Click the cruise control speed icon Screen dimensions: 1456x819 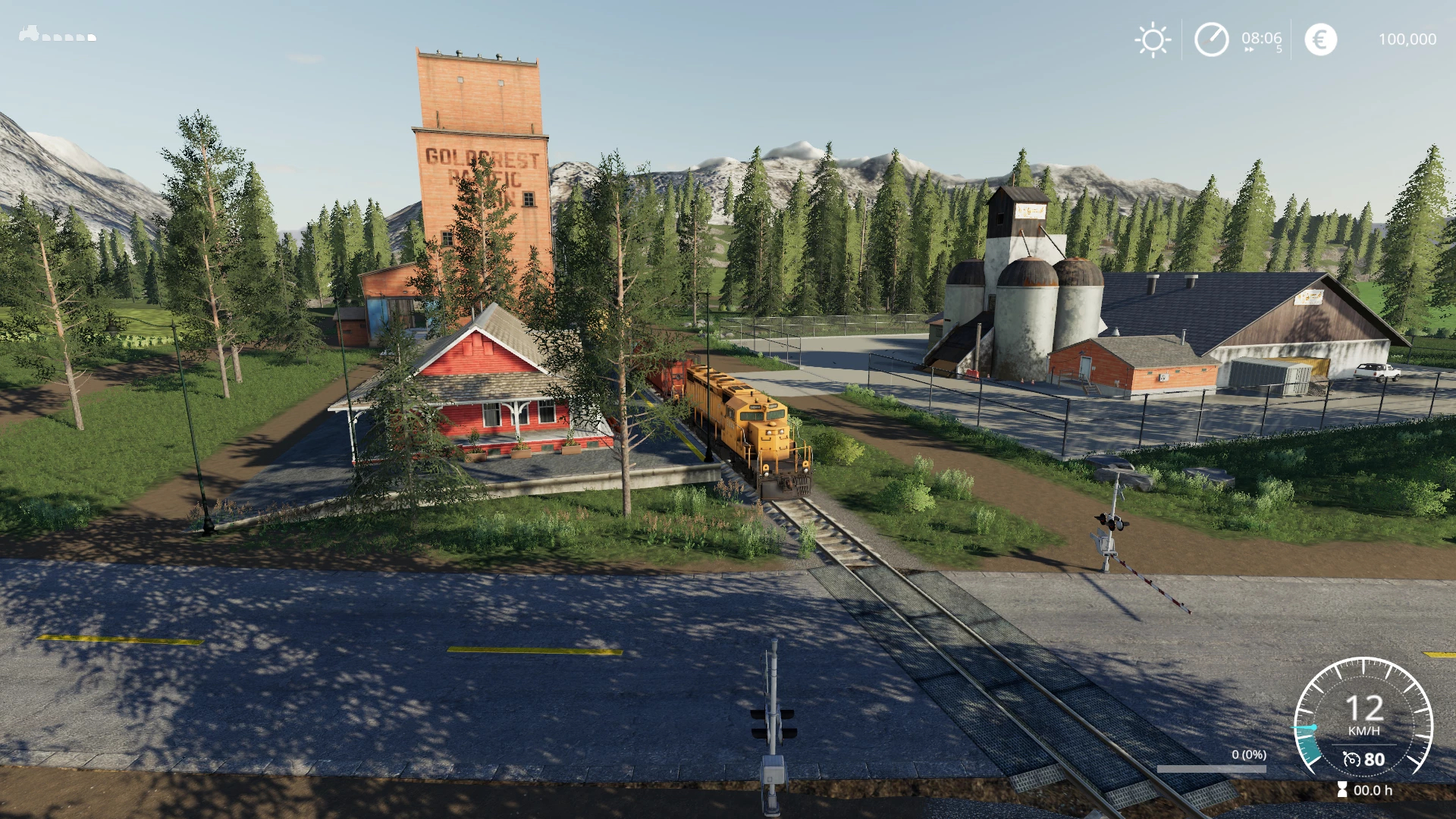[1351, 759]
